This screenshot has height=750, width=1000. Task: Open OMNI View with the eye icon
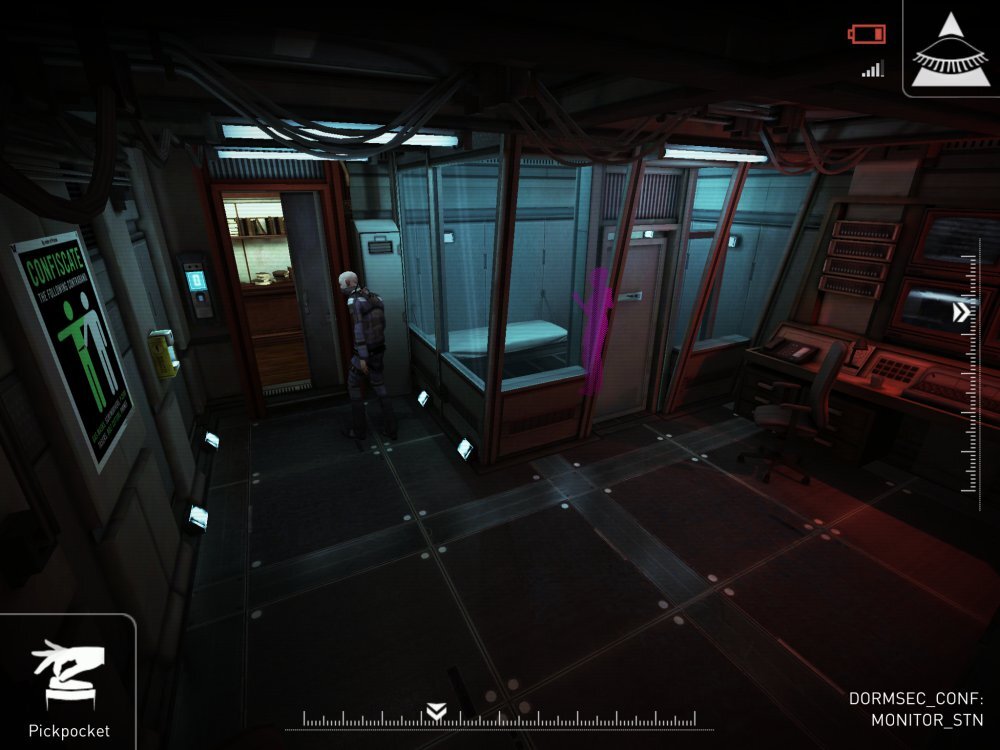point(950,48)
